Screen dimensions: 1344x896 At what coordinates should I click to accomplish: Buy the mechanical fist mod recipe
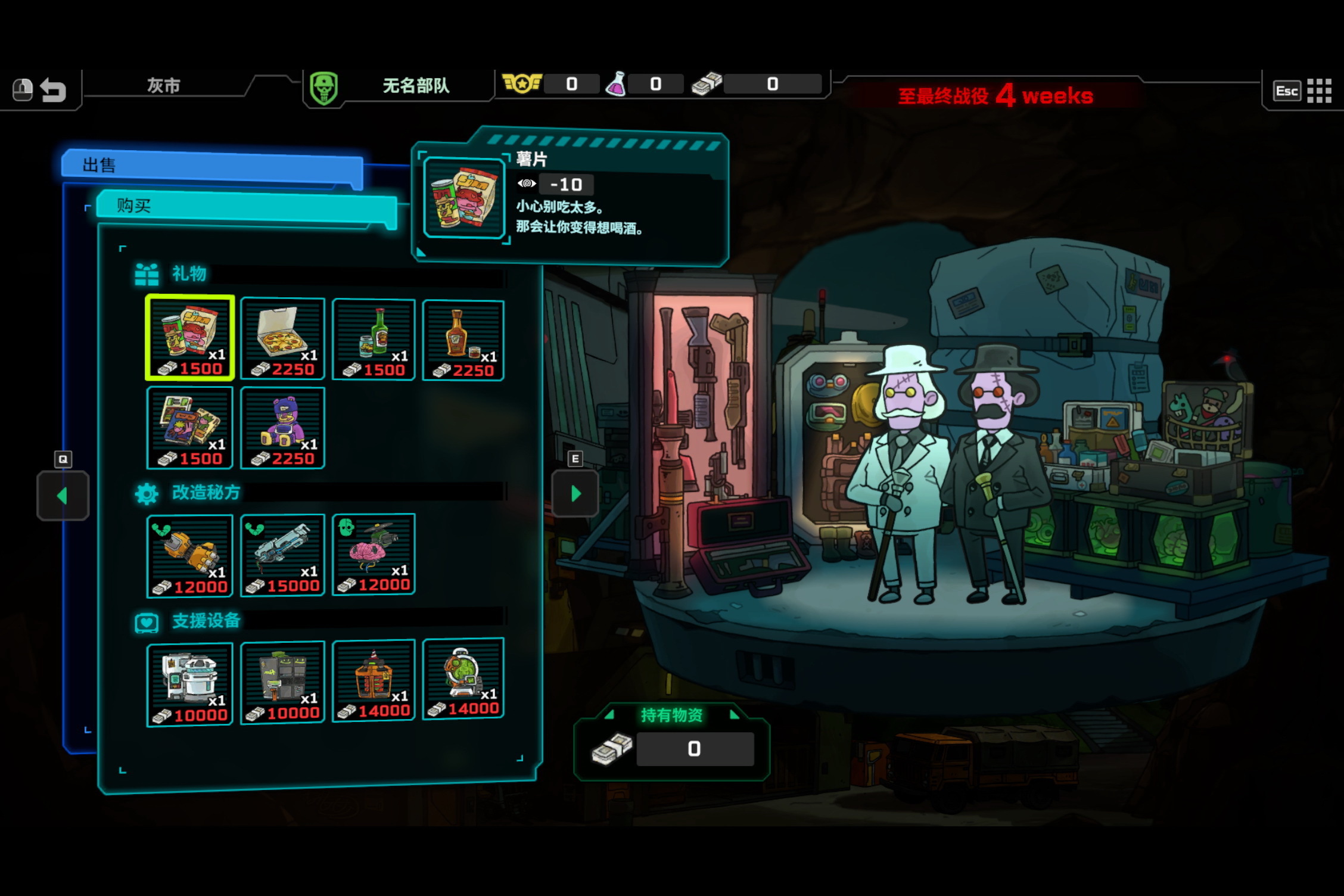[x=190, y=555]
